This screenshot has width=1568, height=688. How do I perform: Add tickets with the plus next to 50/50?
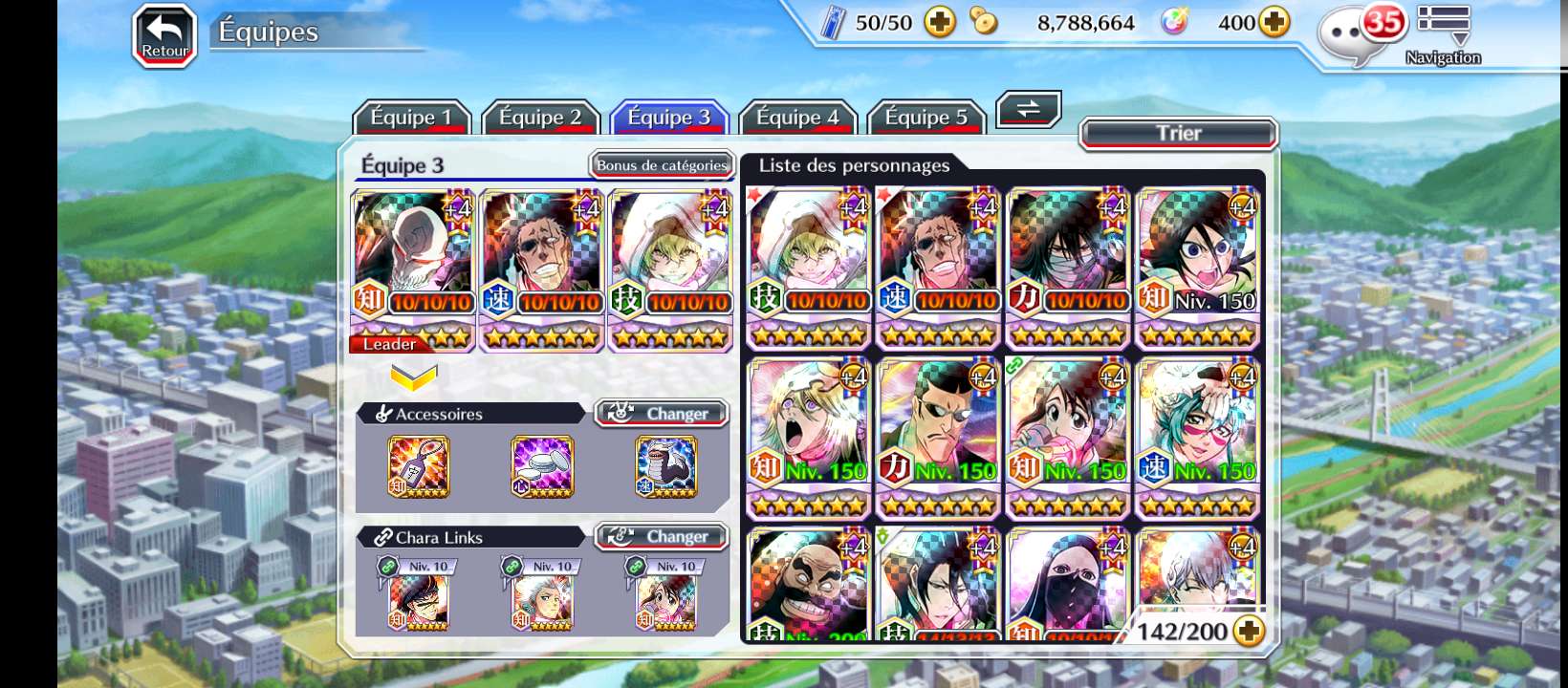[940, 22]
